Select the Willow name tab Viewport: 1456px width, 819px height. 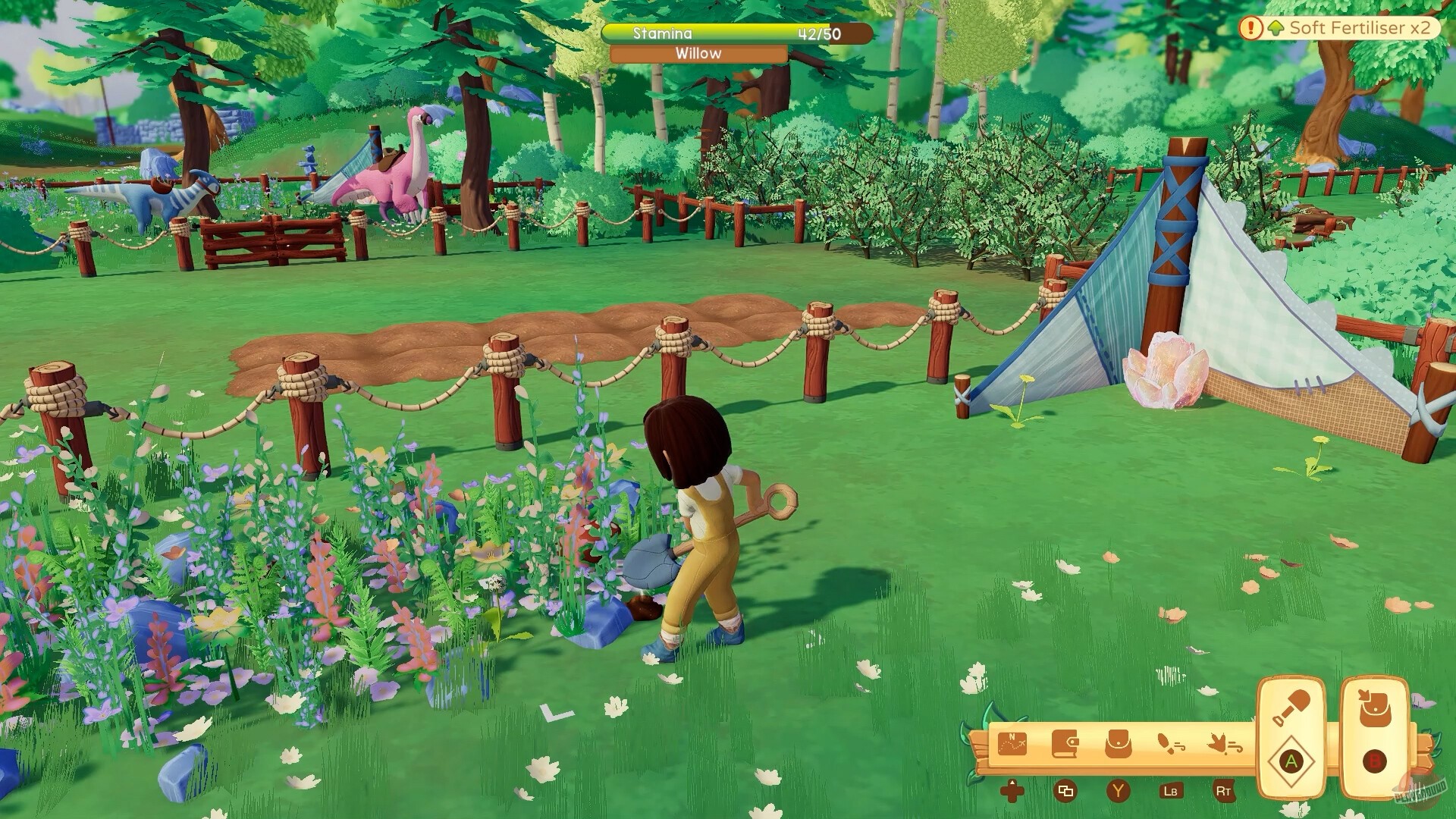tap(697, 54)
